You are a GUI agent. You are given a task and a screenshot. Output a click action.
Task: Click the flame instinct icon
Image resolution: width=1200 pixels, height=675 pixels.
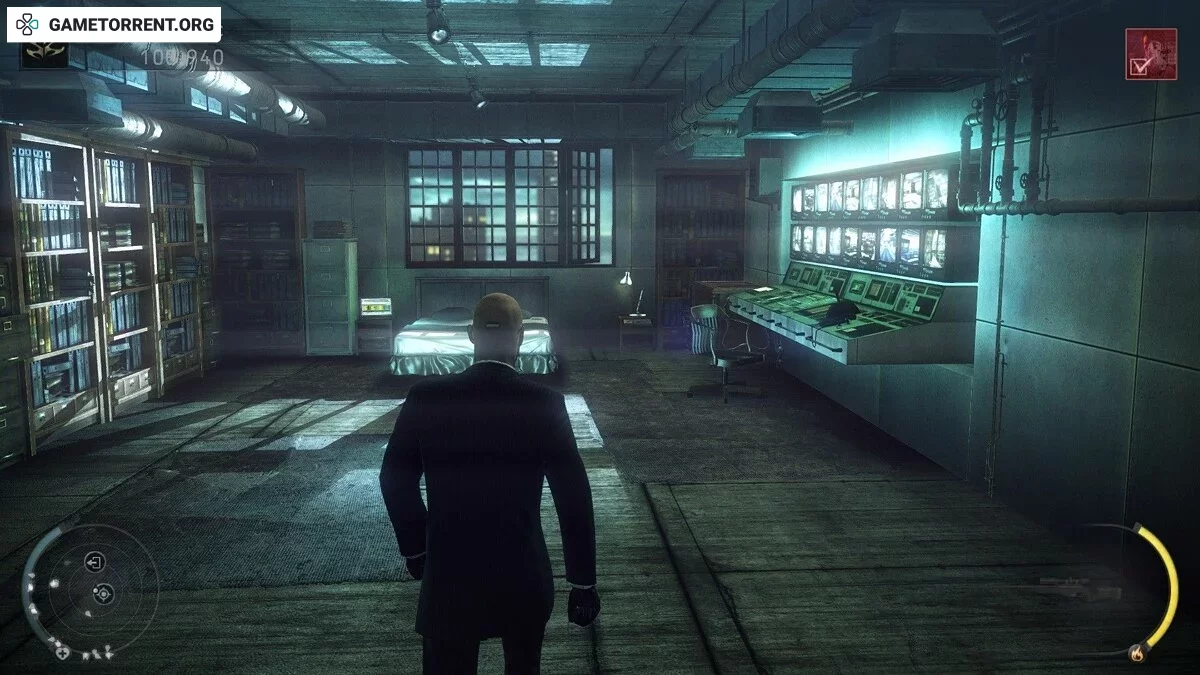(x=1135, y=654)
